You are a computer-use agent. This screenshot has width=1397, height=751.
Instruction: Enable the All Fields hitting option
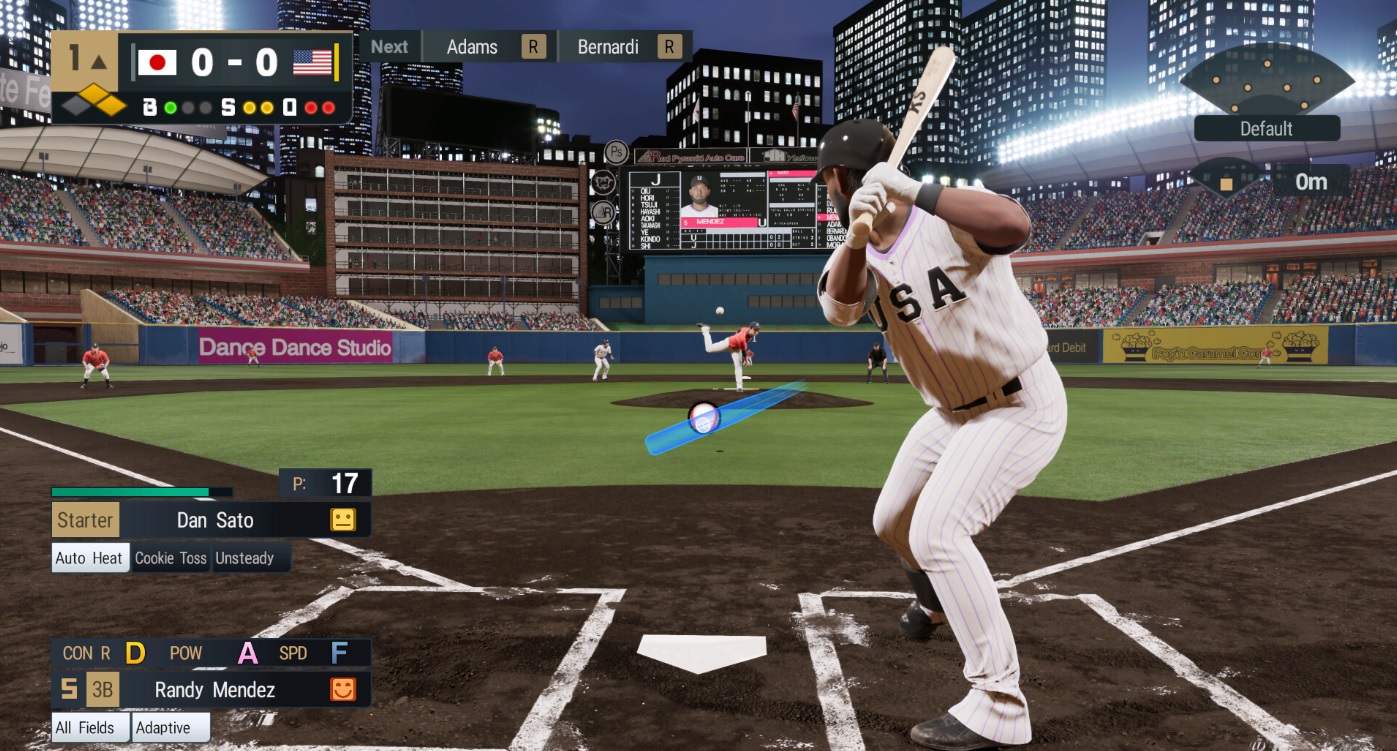click(88, 728)
